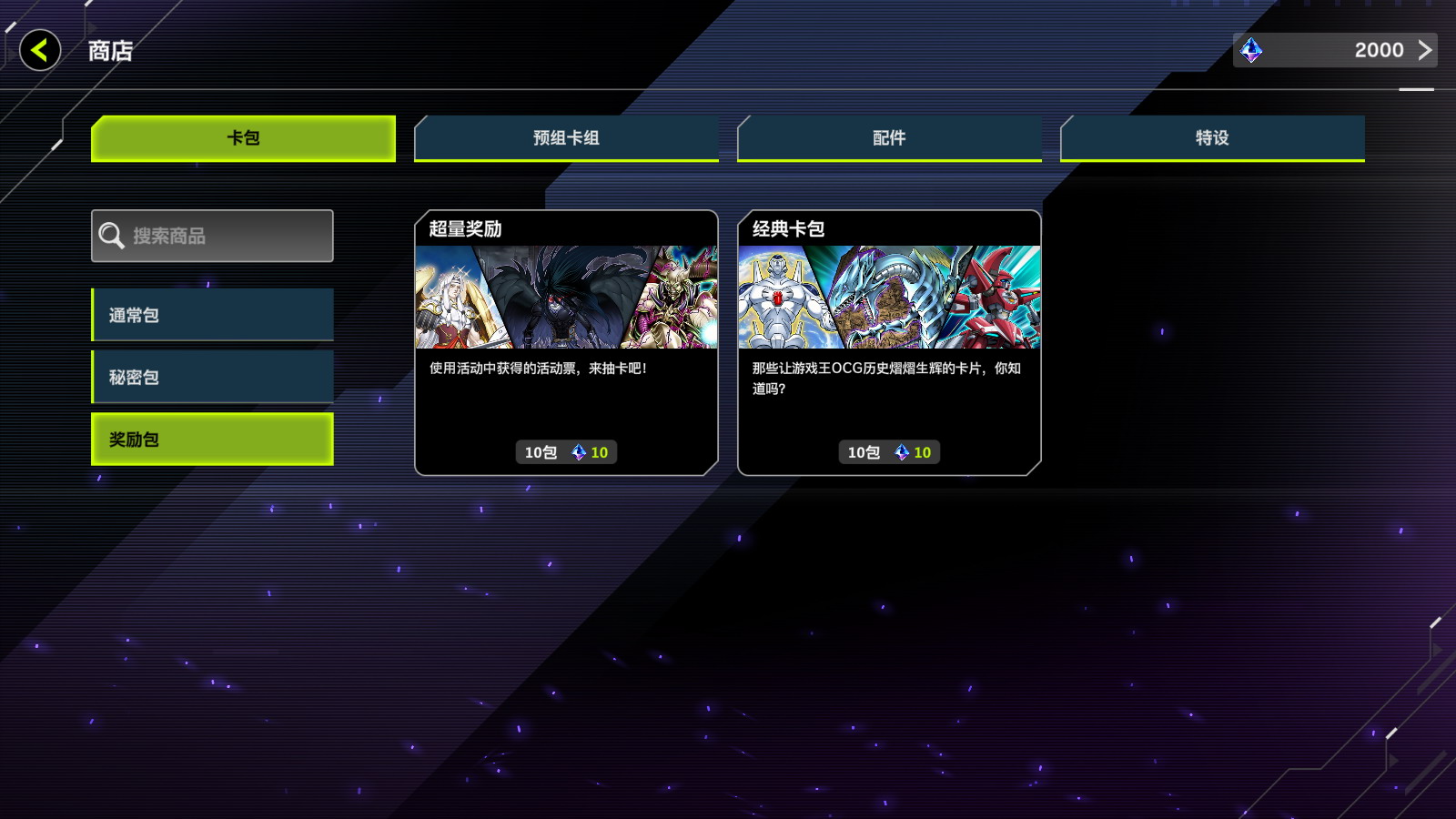The height and width of the screenshot is (819, 1456).
Task: Open the 经典卡包 pack
Action: pos(889,342)
